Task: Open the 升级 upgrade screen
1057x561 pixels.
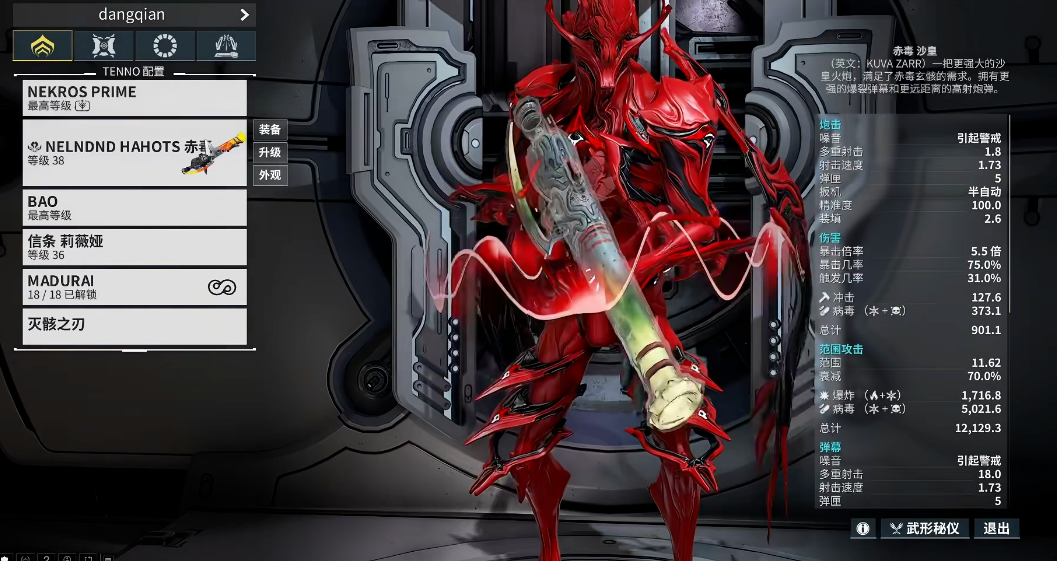Action: pyautogui.click(x=270, y=152)
